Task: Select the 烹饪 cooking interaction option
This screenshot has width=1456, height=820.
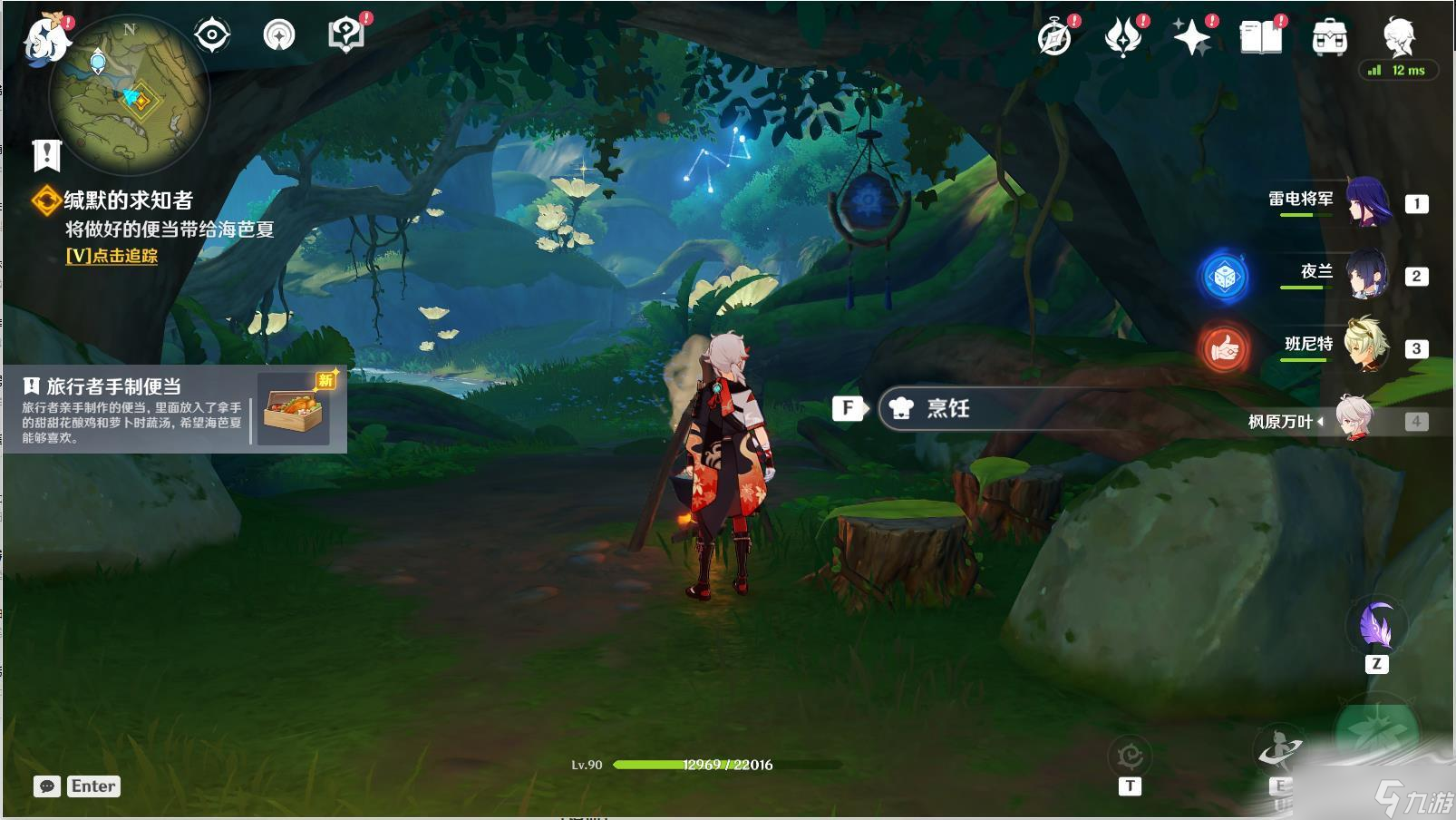Action: pyautogui.click(x=947, y=408)
